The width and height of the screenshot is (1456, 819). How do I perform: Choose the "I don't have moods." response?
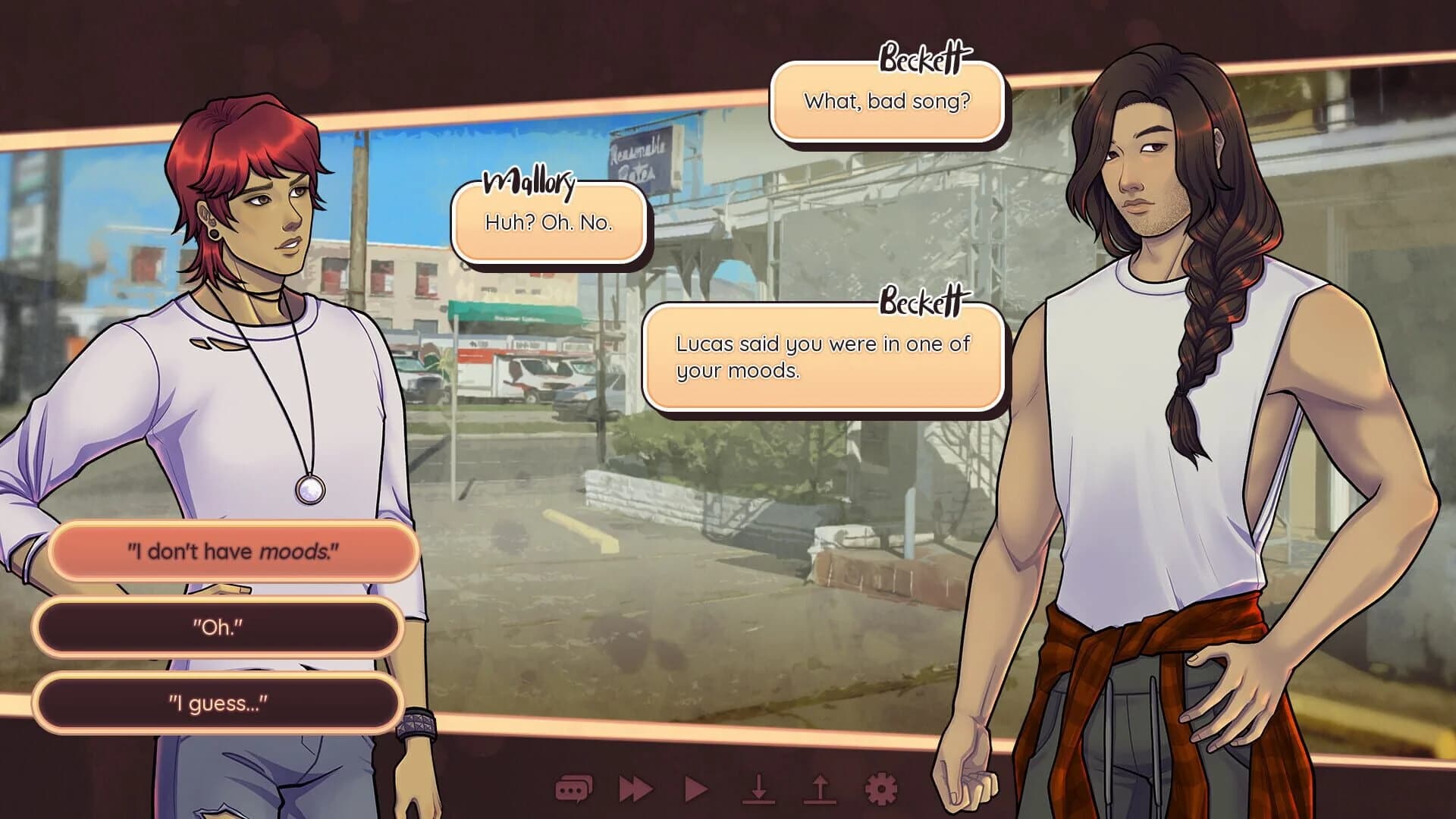click(x=233, y=553)
